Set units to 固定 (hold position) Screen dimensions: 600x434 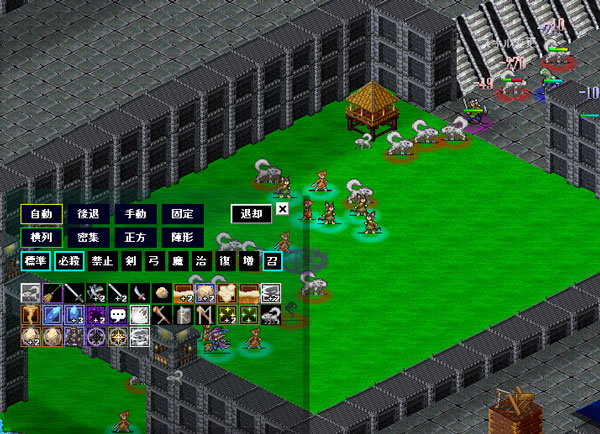point(182,214)
